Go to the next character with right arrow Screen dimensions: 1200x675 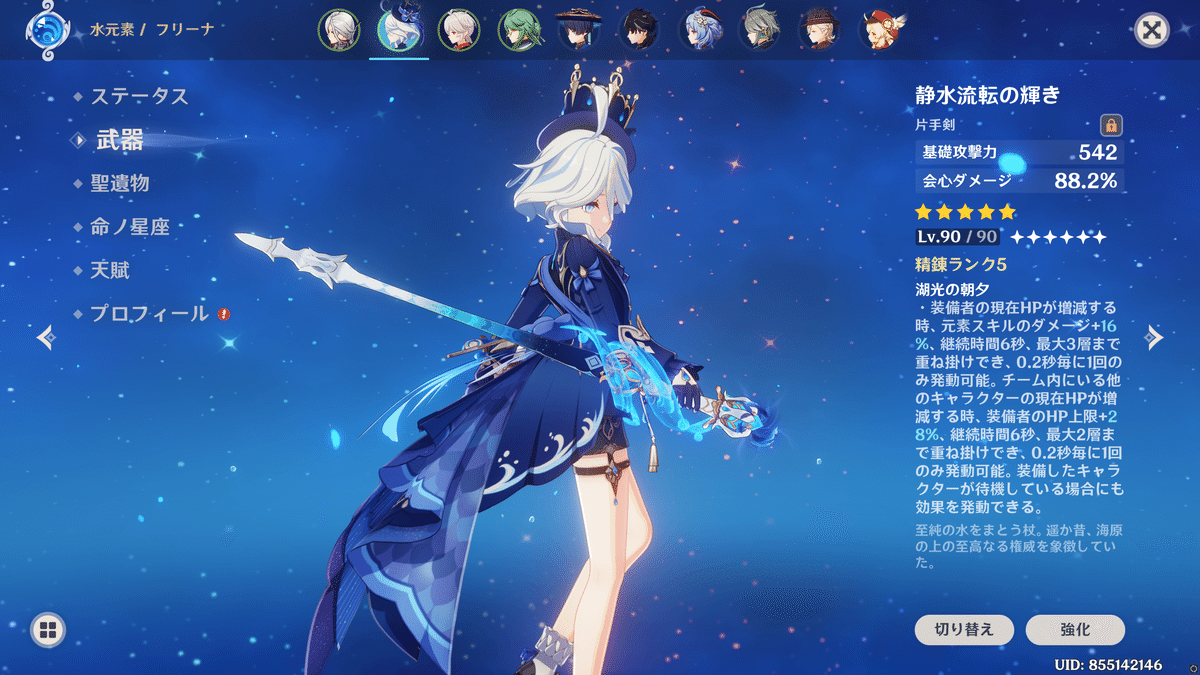click(x=1155, y=338)
